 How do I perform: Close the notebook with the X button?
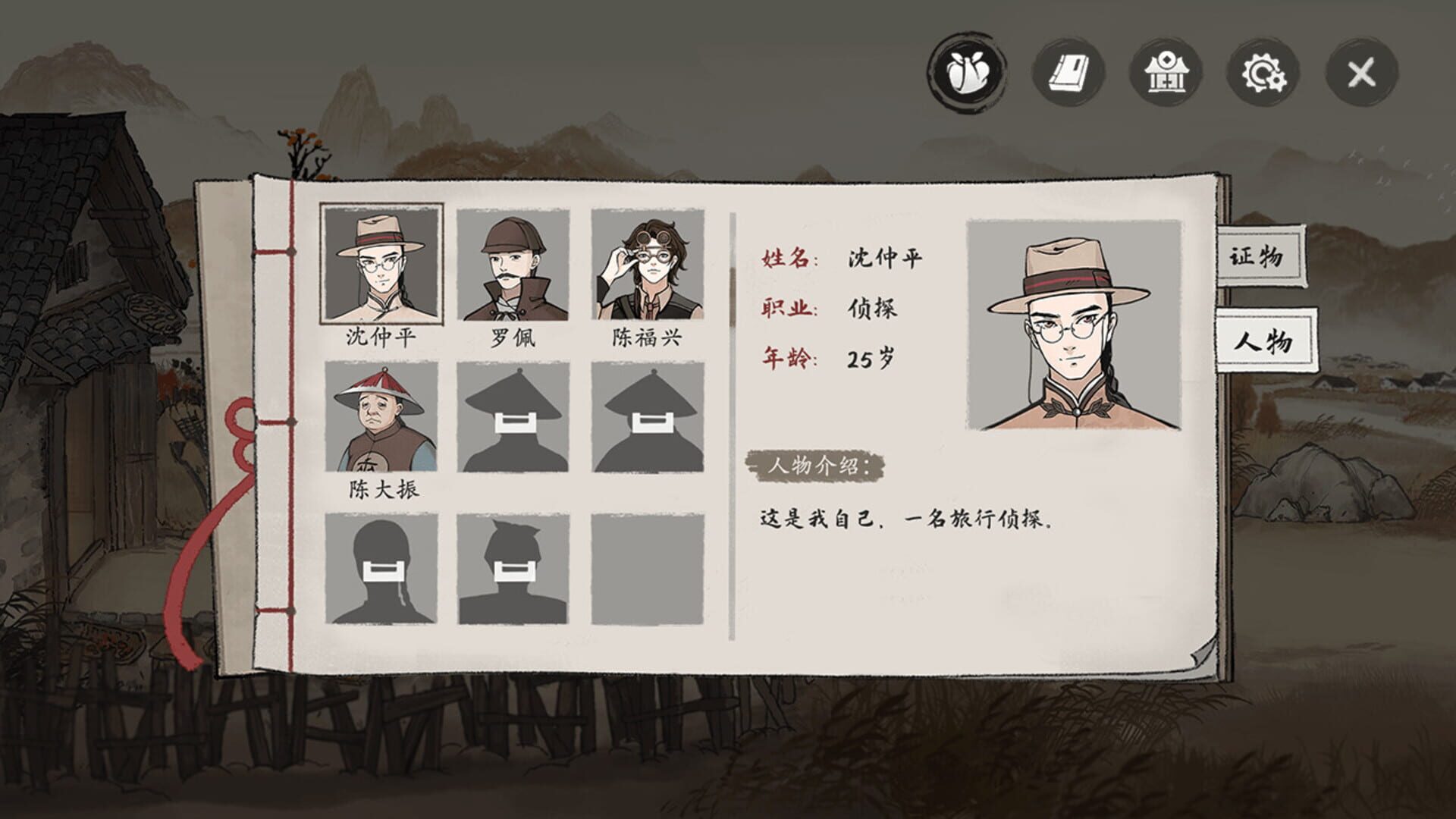[1361, 74]
